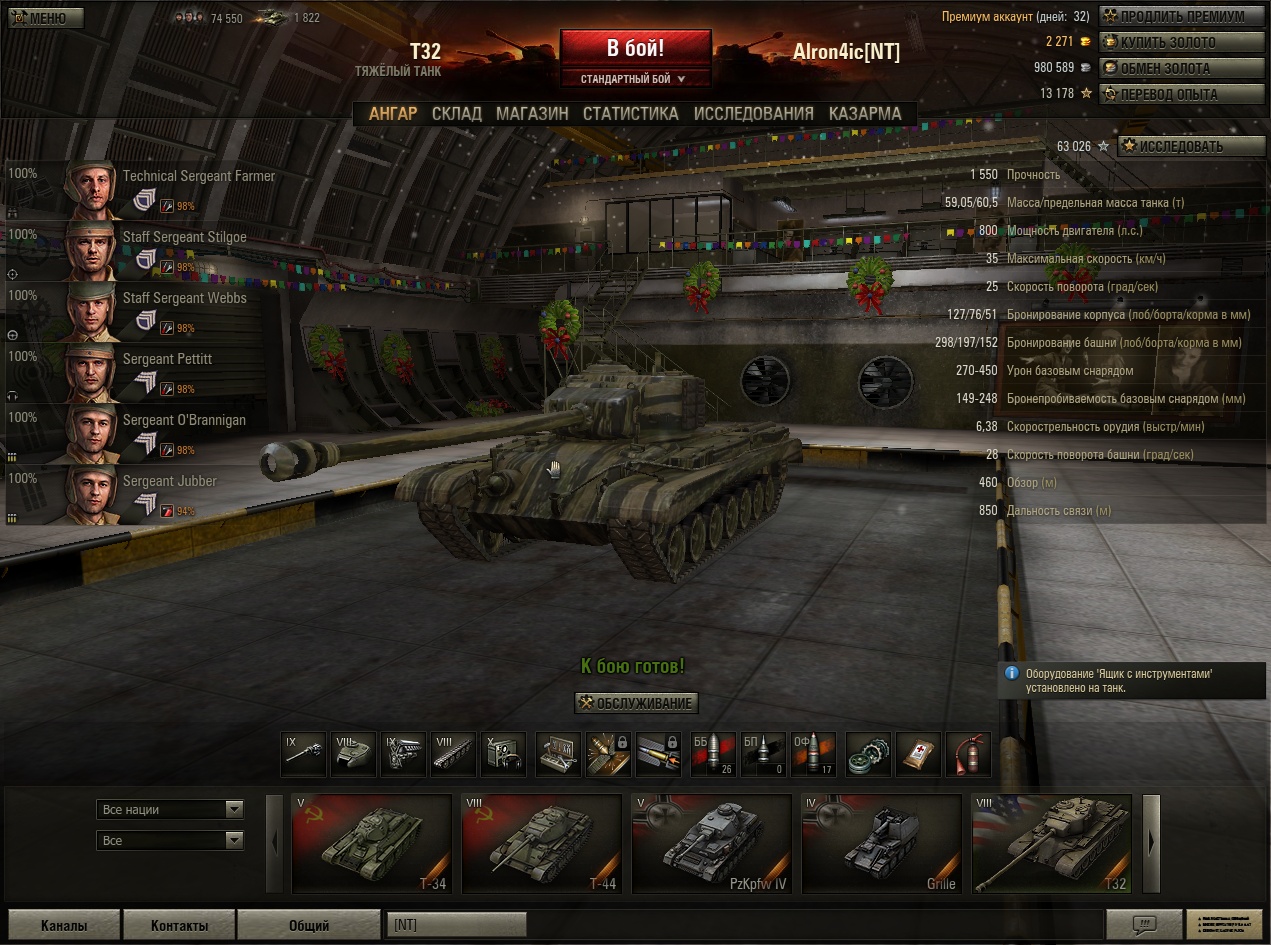Open the Стандартный бой mode dropdown
The height and width of the screenshot is (945, 1271).
(635, 79)
